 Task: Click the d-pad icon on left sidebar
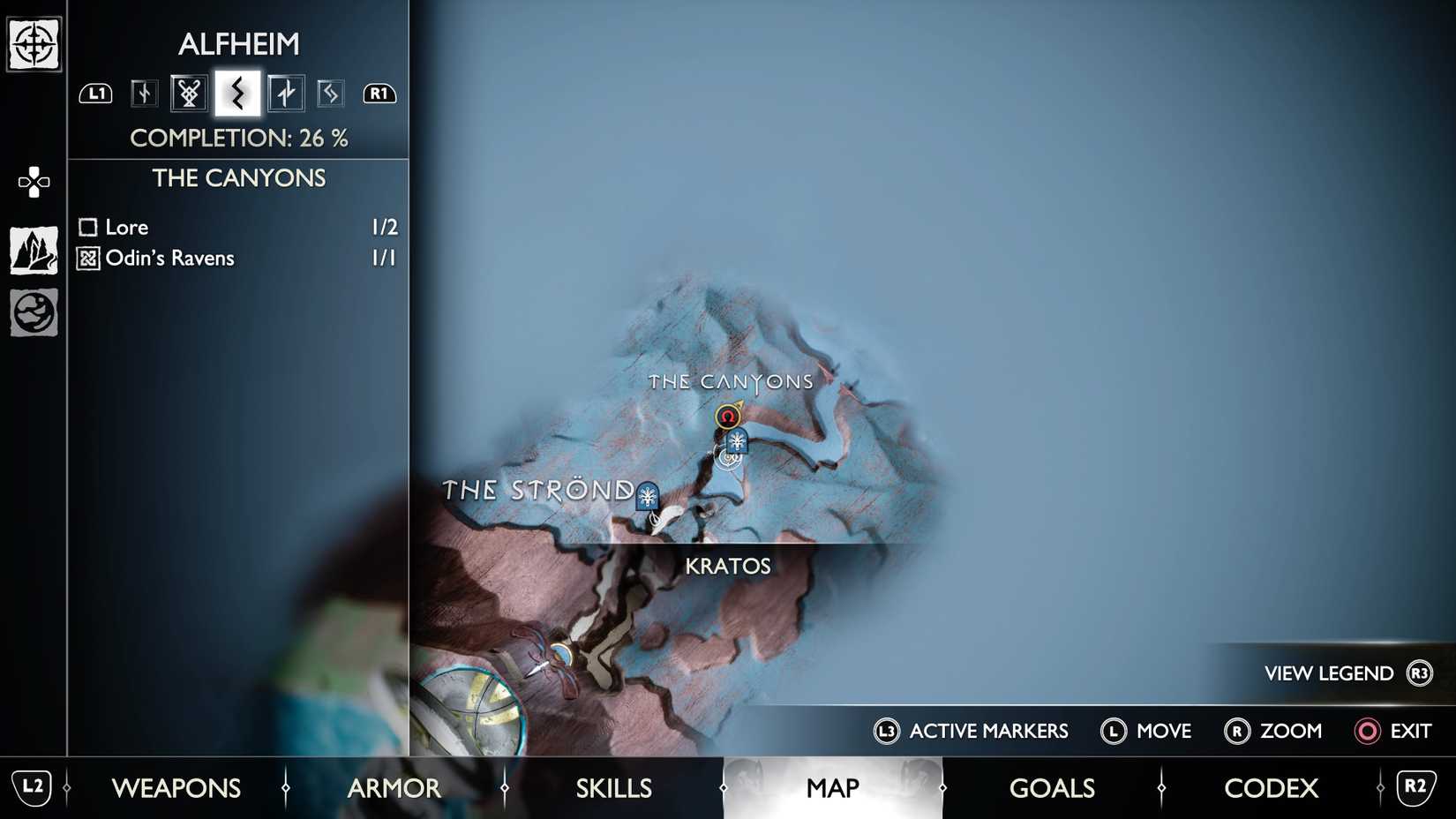33,181
